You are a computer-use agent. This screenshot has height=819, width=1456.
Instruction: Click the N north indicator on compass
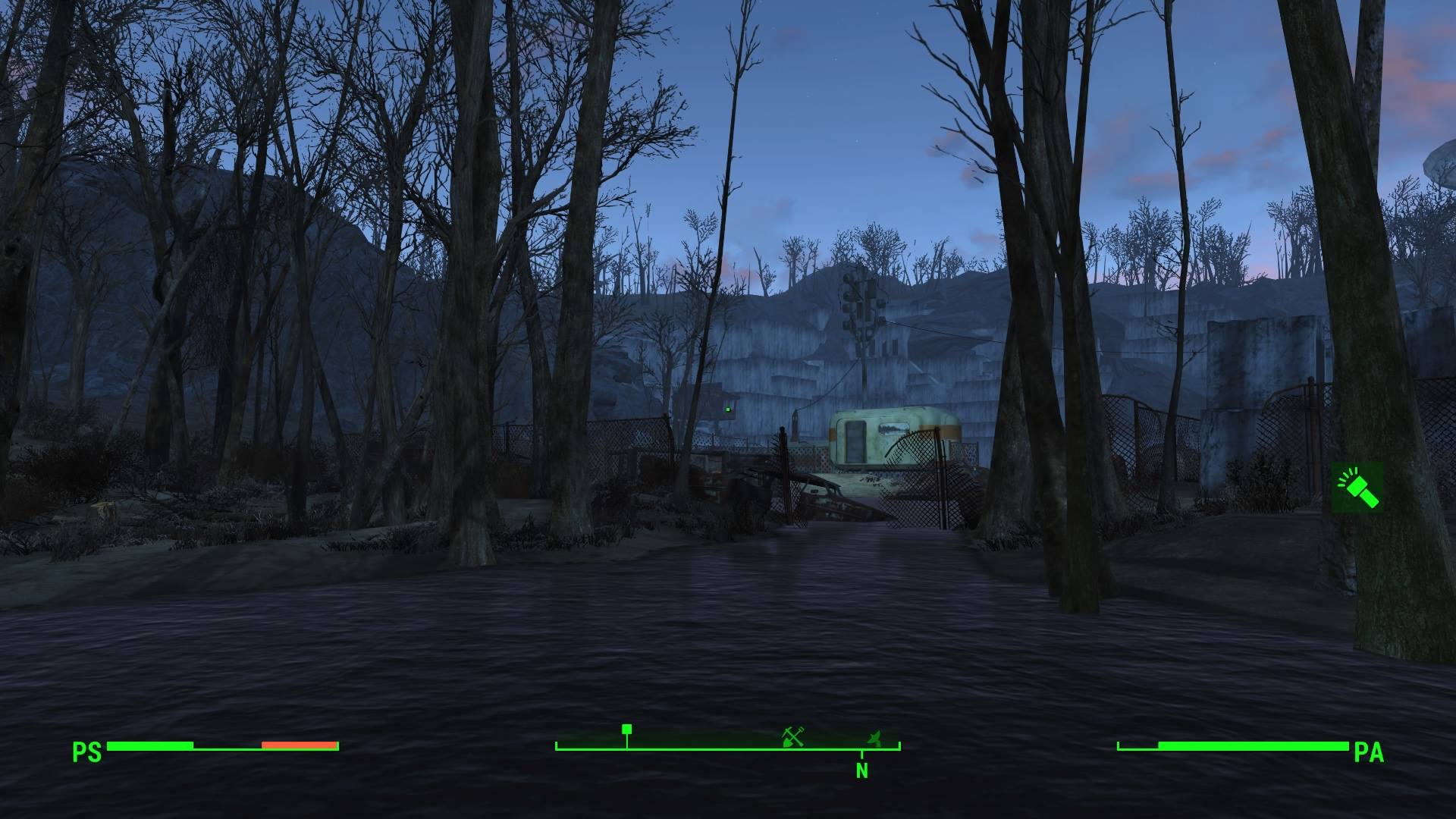coord(862,770)
